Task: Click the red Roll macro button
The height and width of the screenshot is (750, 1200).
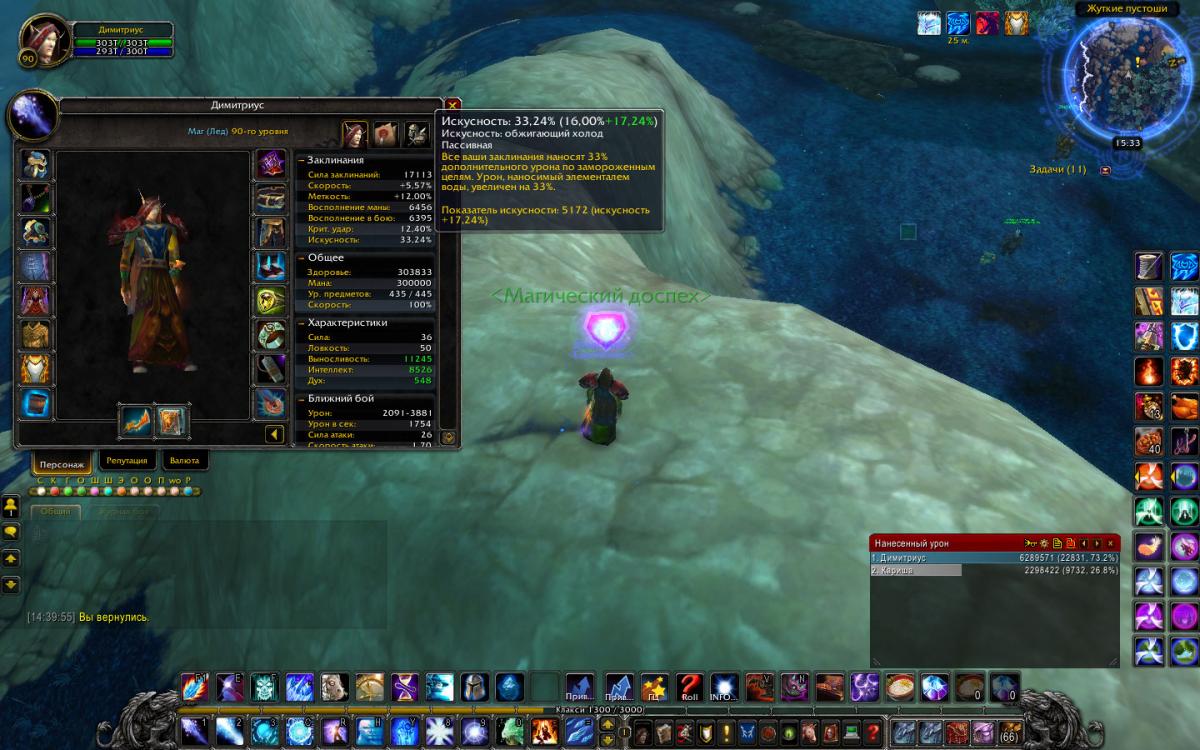Action: [688, 687]
